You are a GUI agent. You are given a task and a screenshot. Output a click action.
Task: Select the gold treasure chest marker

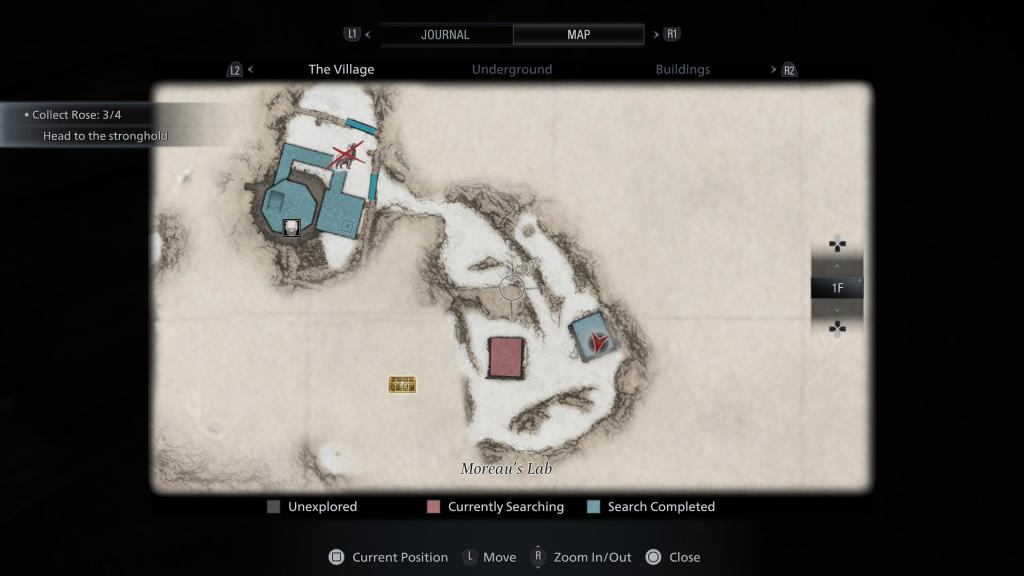click(x=402, y=384)
